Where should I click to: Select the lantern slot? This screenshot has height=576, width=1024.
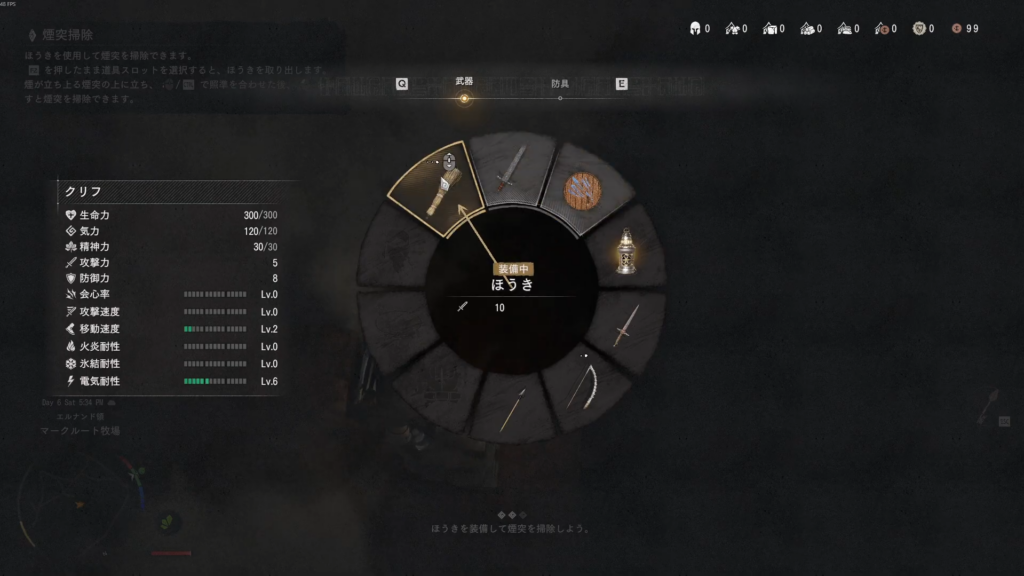pyautogui.click(x=627, y=250)
